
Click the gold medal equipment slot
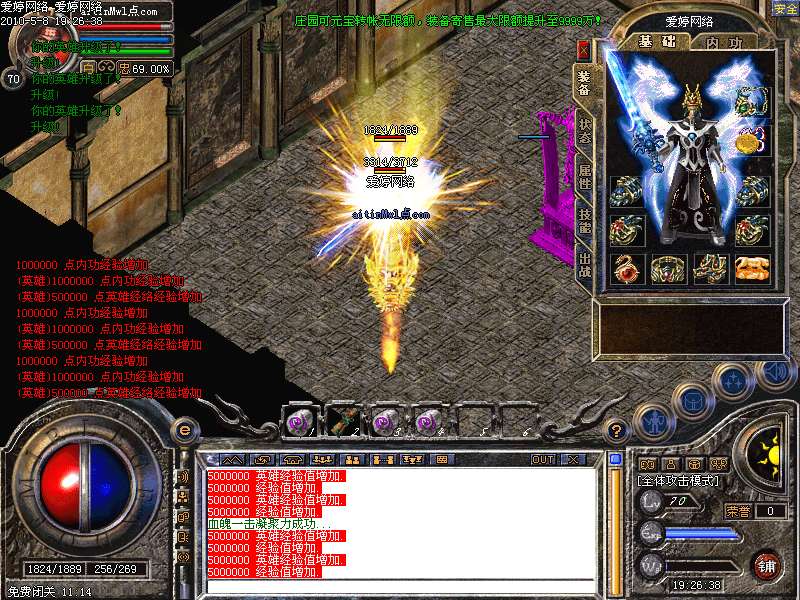pos(748,142)
